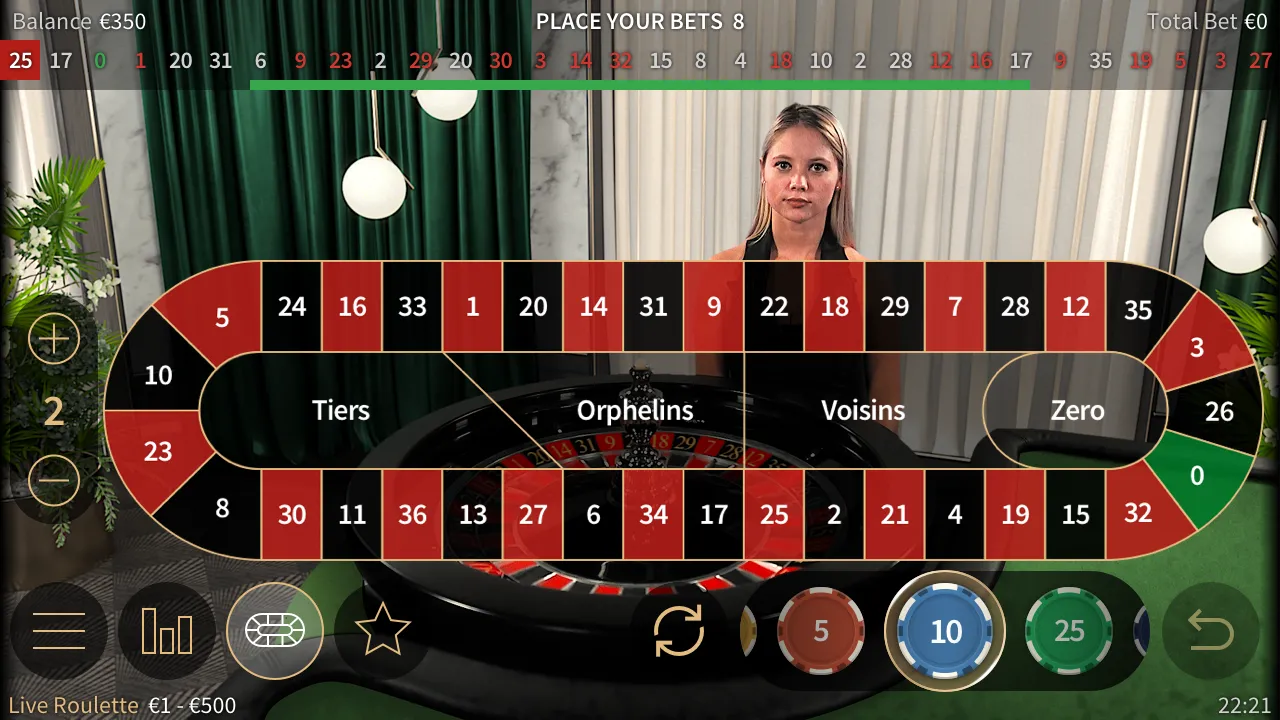The image size is (1280, 720).
Task: Select the blue 10 chip
Action: pos(944,631)
